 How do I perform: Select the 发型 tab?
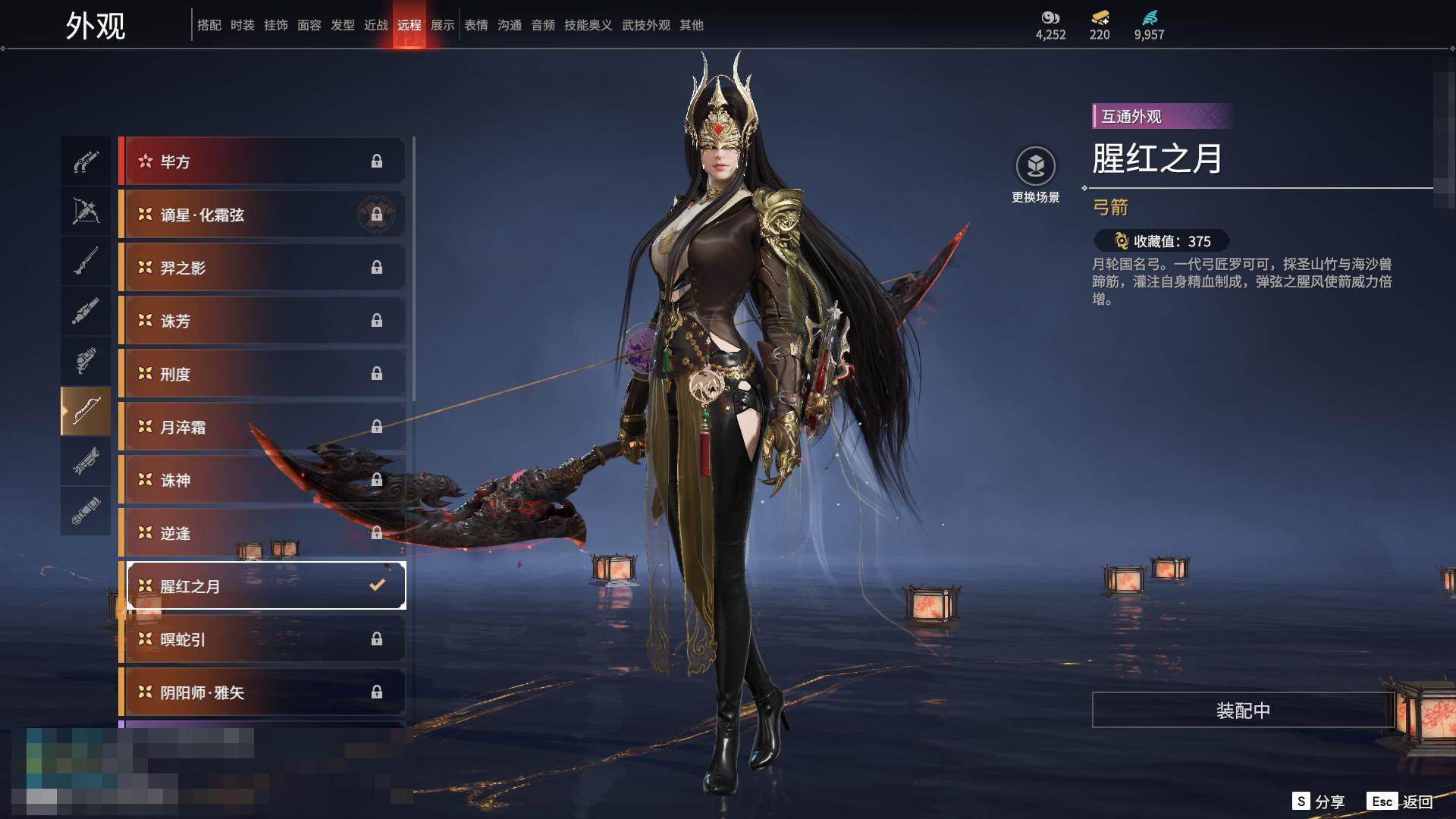pyautogui.click(x=343, y=25)
